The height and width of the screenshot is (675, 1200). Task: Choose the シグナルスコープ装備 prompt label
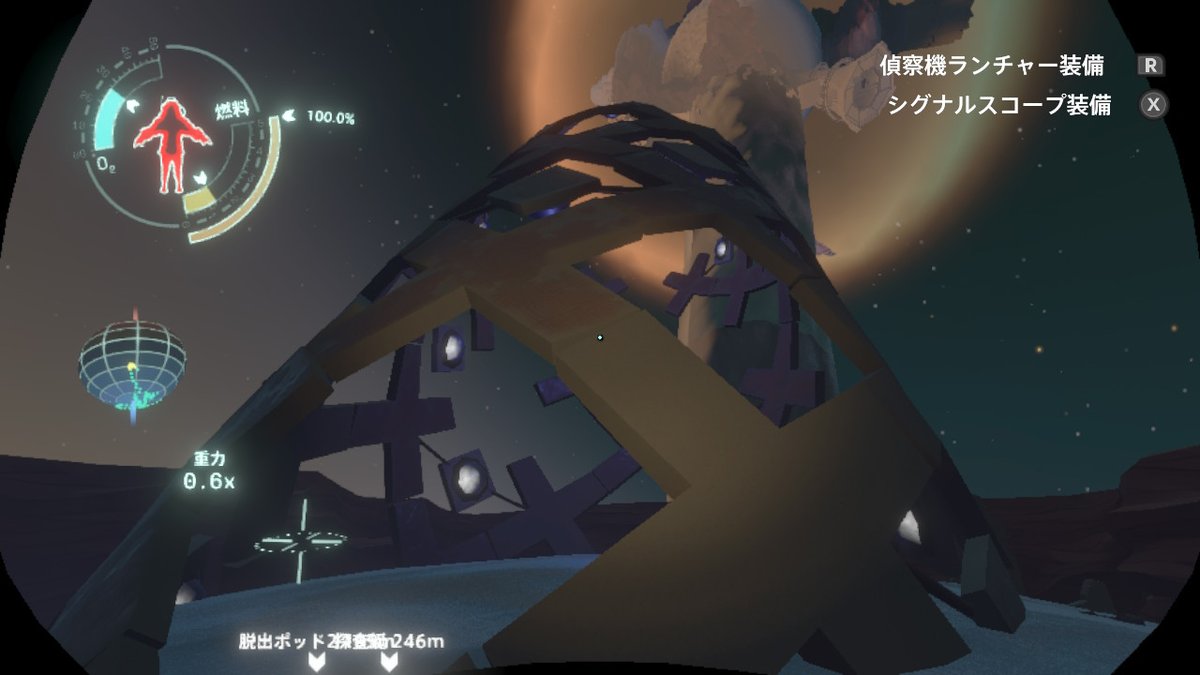click(999, 106)
